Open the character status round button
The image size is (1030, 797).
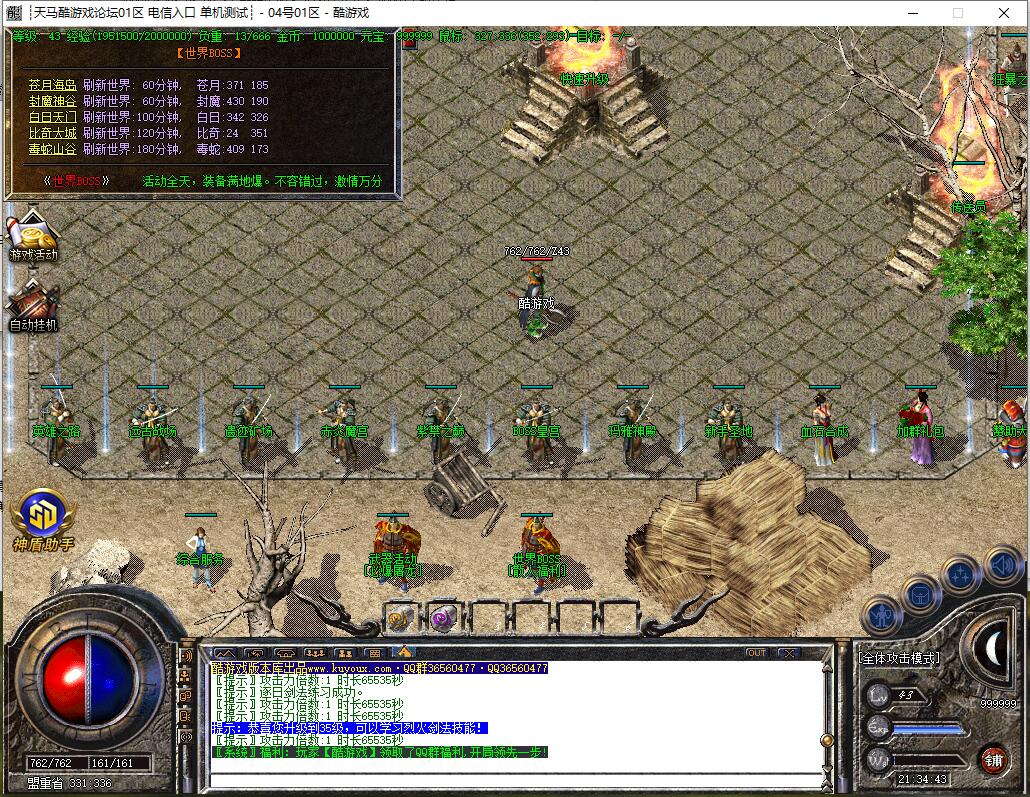coord(882,615)
